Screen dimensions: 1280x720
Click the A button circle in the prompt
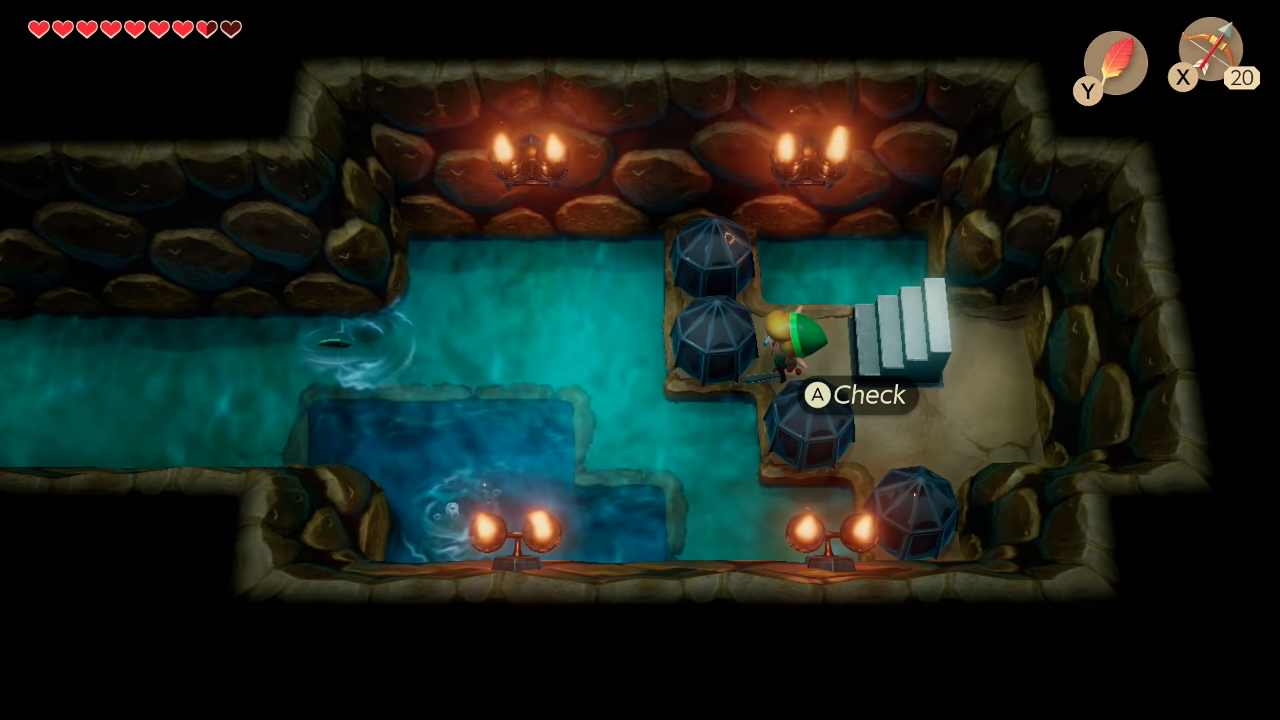tap(816, 395)
